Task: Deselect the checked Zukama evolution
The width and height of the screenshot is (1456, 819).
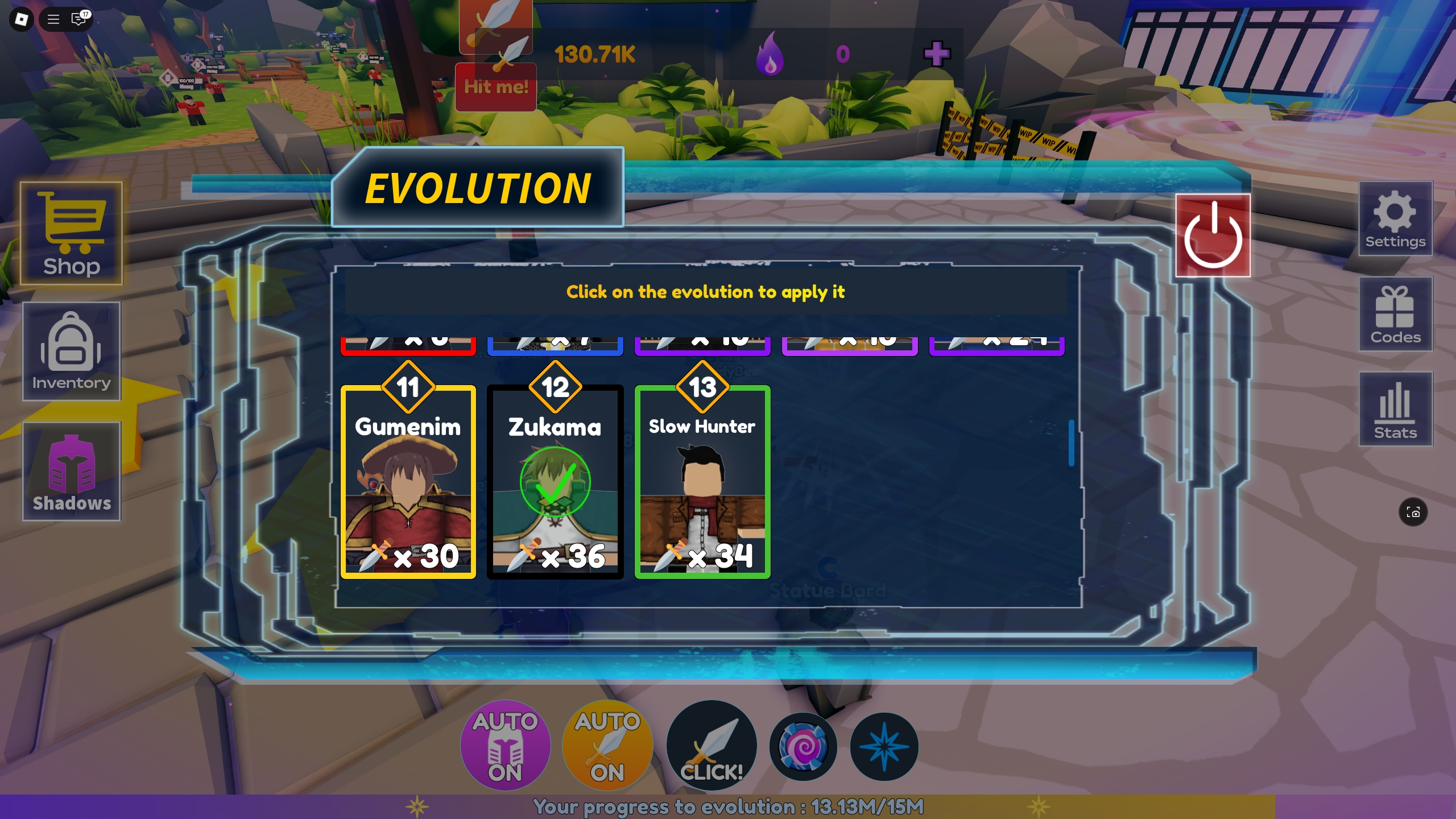Action: [x=555, y=483]
